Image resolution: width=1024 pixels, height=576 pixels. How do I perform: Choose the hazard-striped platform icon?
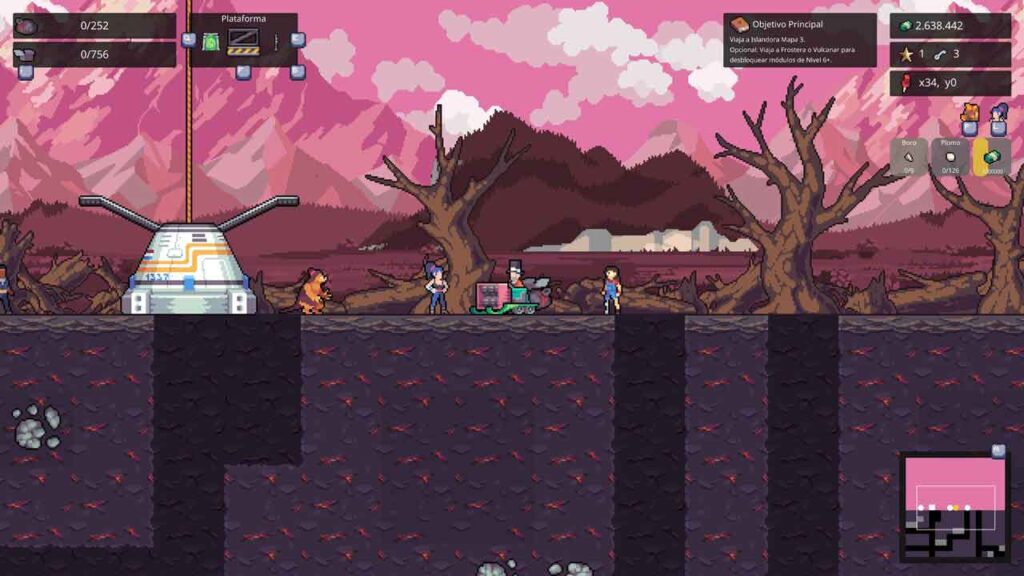tap(244, 41)
